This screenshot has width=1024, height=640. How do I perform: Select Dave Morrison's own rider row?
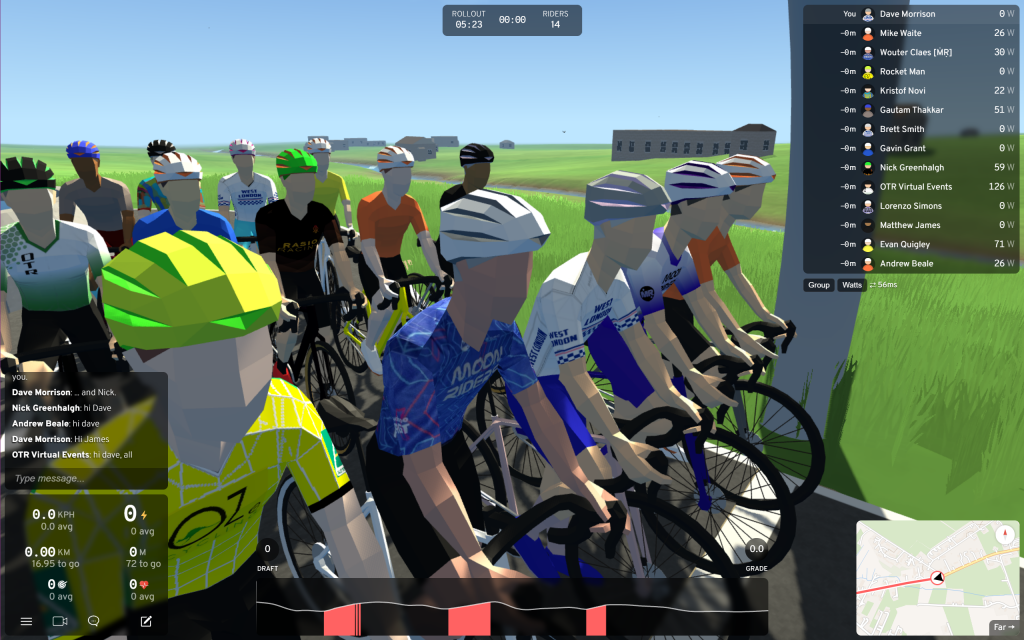pos(907,14)
